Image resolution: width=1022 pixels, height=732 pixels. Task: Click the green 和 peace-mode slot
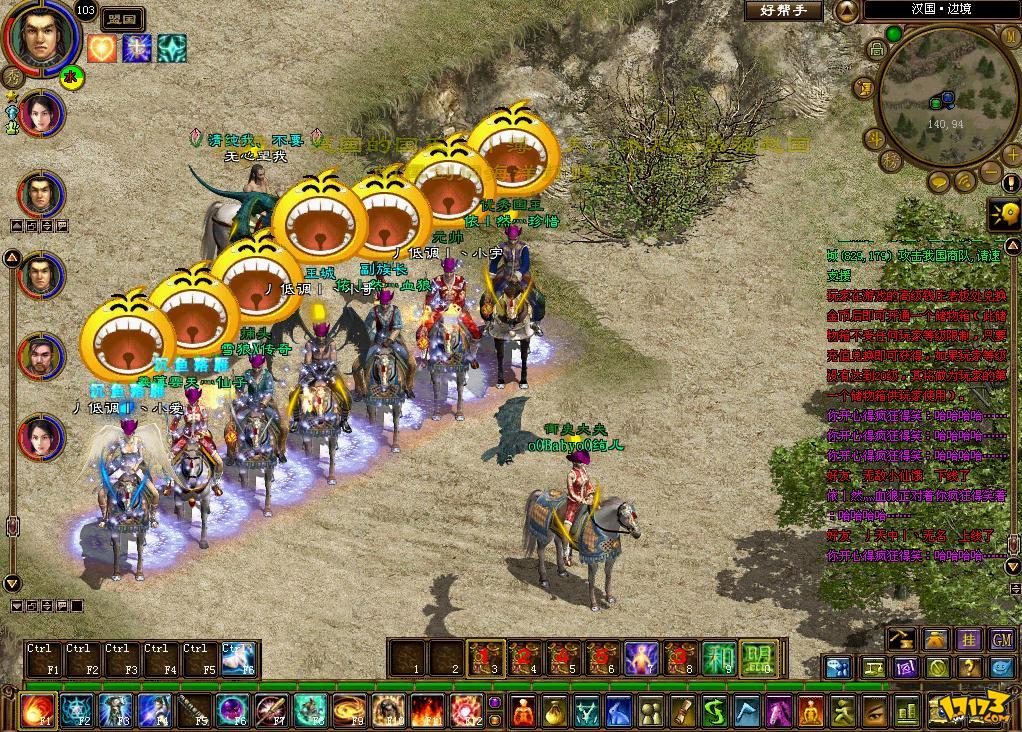click(718, 656)
